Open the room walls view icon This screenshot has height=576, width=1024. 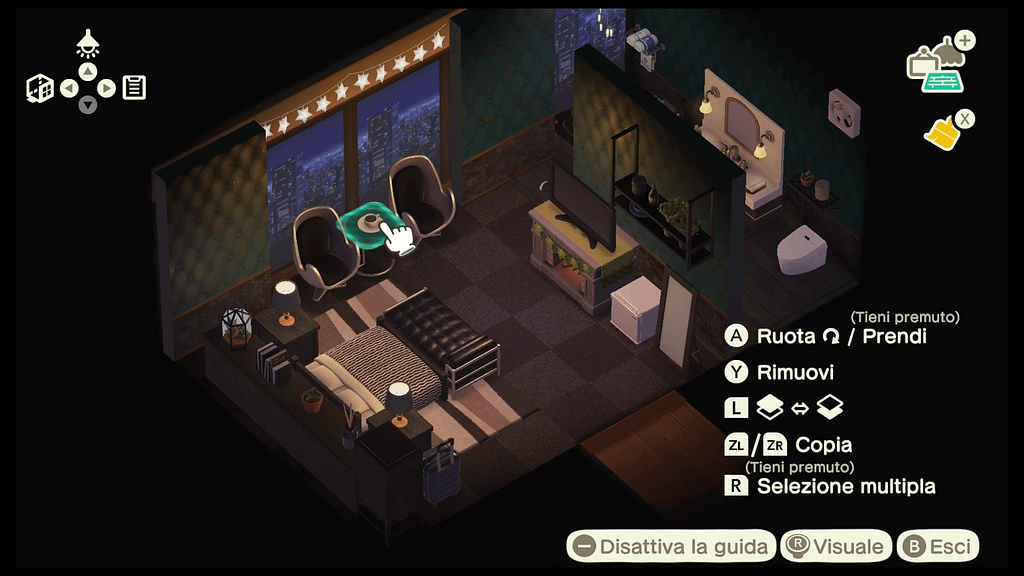pyautogui.click(x=39, y=88)
